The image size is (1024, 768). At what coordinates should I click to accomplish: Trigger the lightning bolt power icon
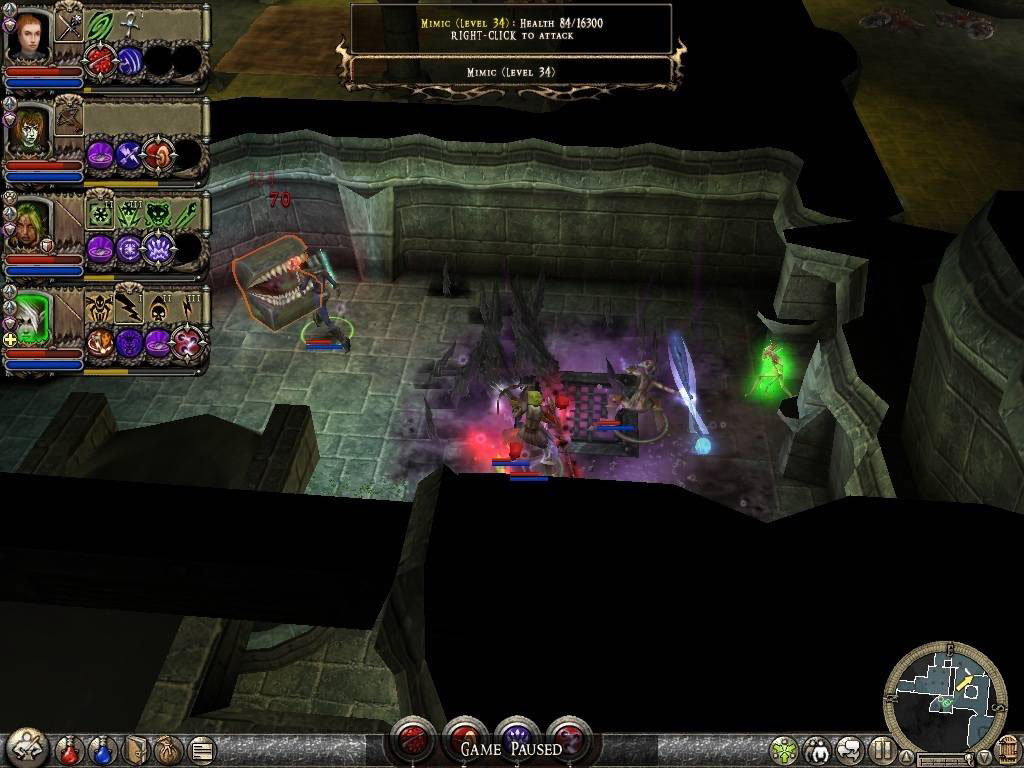point(129,307)
